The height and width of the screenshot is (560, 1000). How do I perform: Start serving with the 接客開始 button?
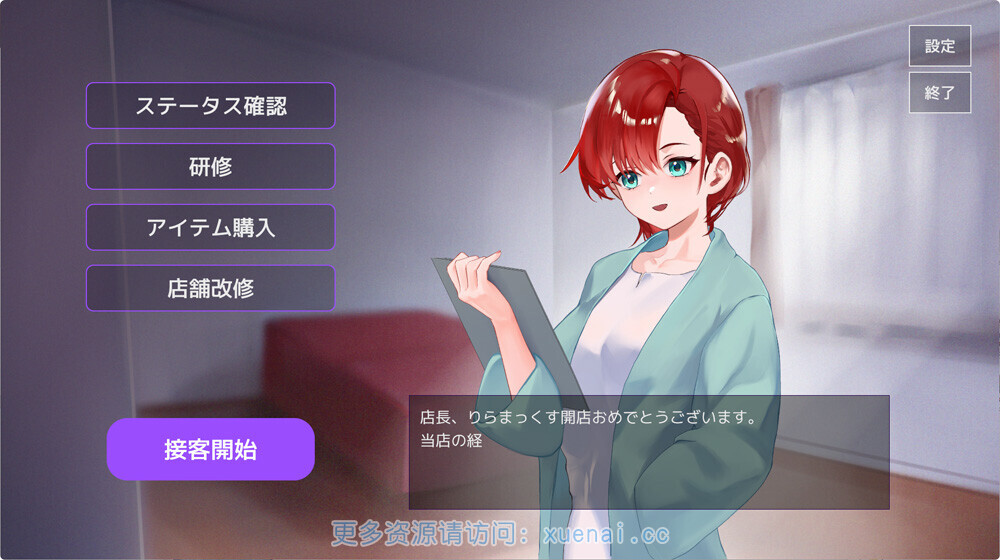(210, 449)
